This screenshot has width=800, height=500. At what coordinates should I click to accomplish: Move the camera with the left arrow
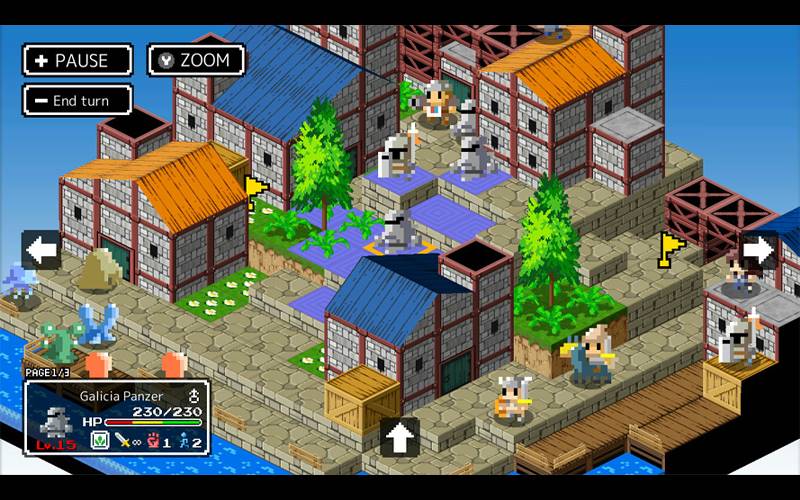(x=41, y=250)
